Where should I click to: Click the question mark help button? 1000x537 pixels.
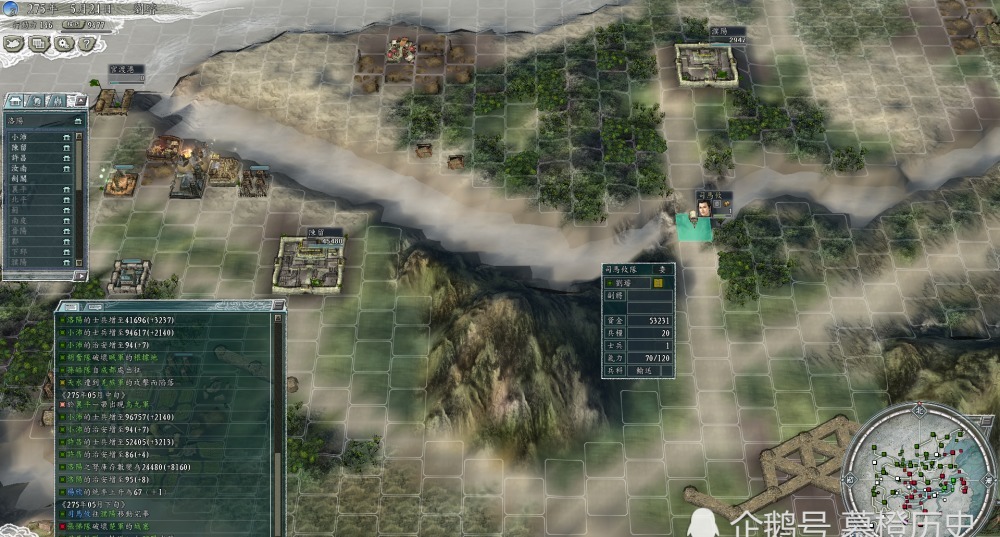[88, 43]
